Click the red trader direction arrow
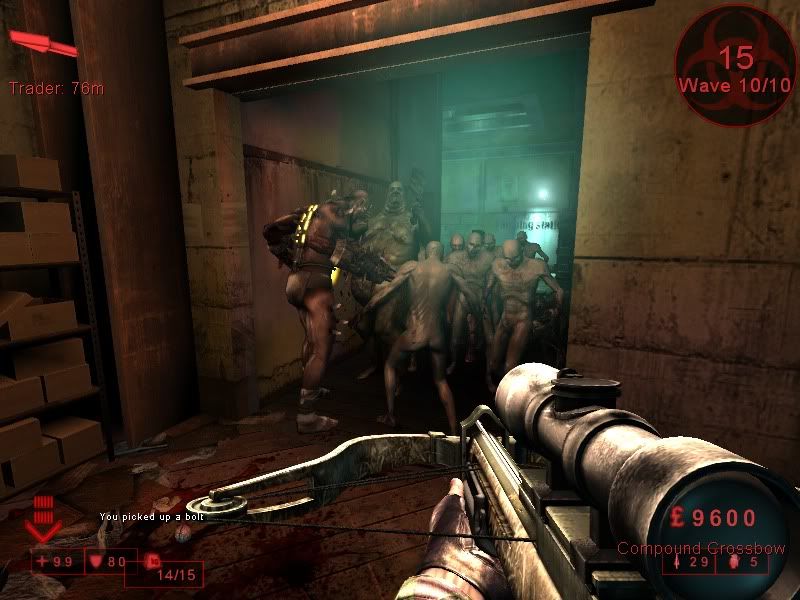 pyautogui.click(x=43, y=43)
